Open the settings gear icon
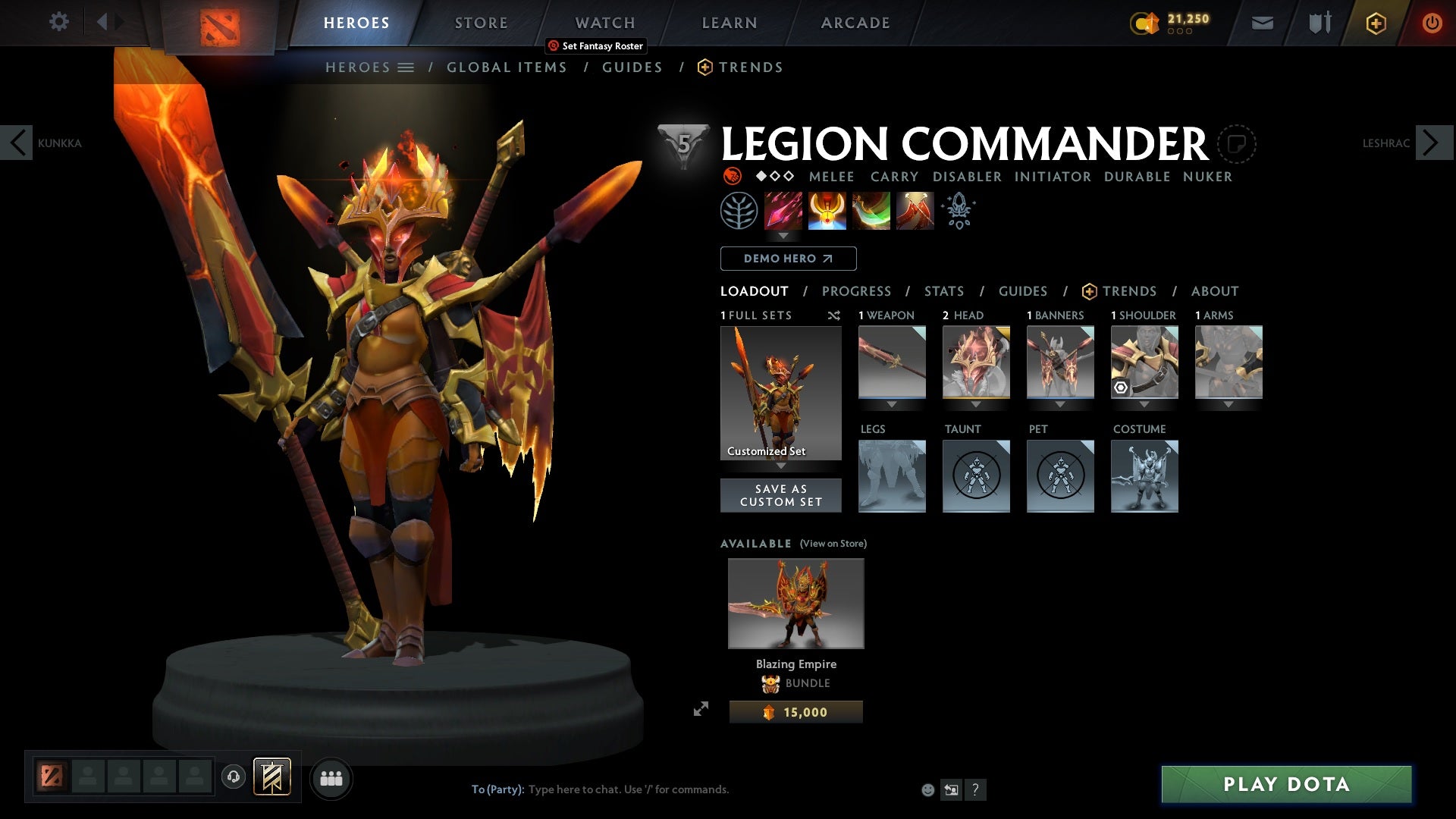Viewport: 1456px width, 819px height. point(59,22)
